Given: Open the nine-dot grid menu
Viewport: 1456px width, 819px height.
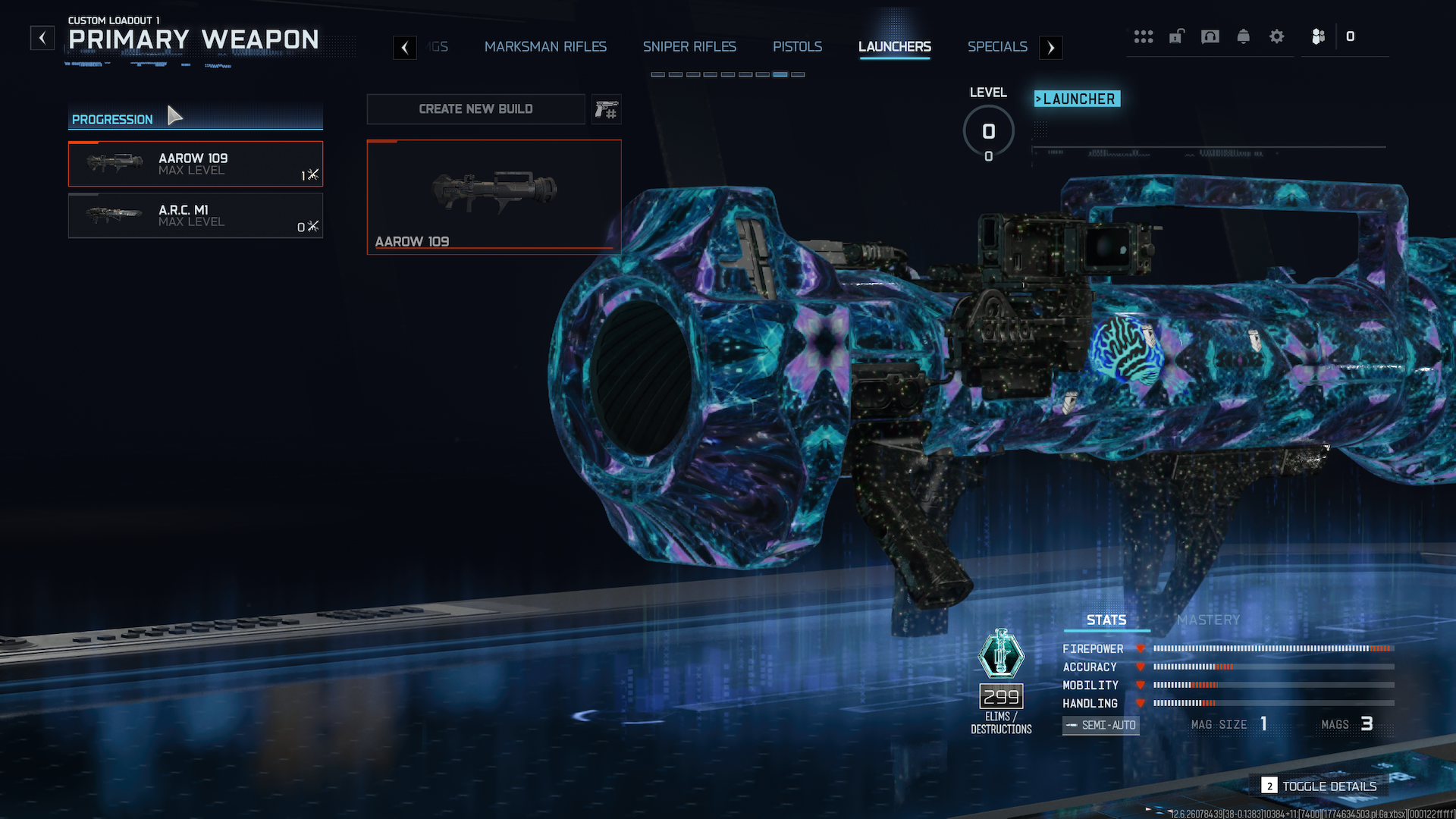Looking at the screenshot, I should (1143, 36).
